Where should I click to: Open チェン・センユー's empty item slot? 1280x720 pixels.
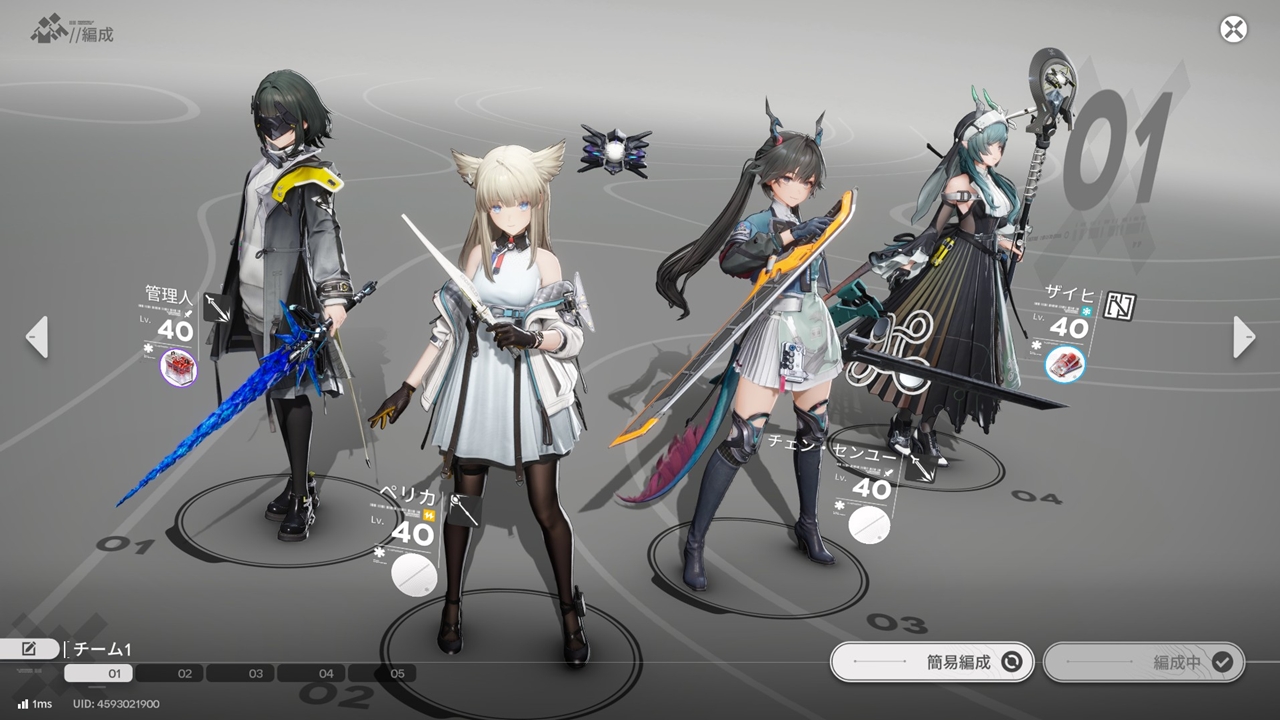tap(868, 525)
